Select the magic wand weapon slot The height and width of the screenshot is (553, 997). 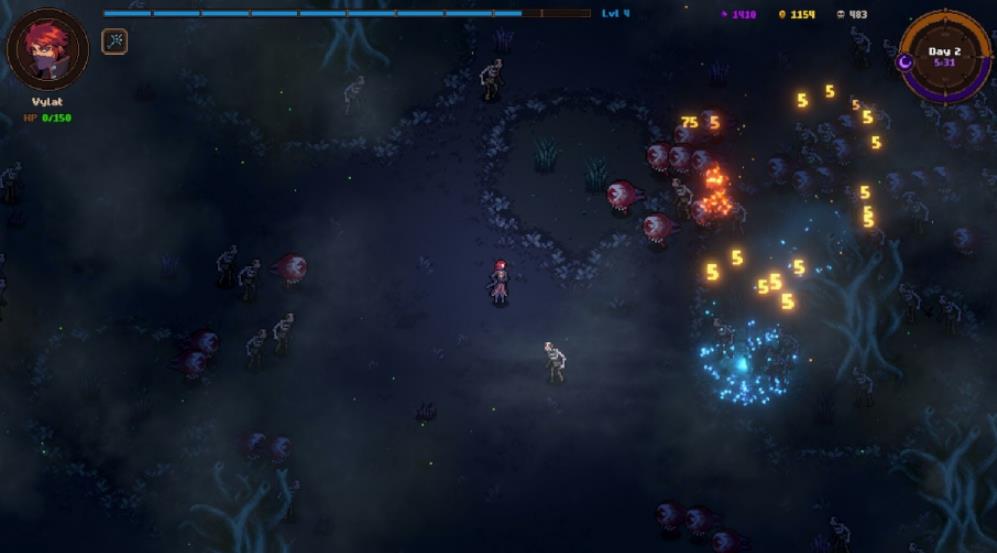[114, 41]
